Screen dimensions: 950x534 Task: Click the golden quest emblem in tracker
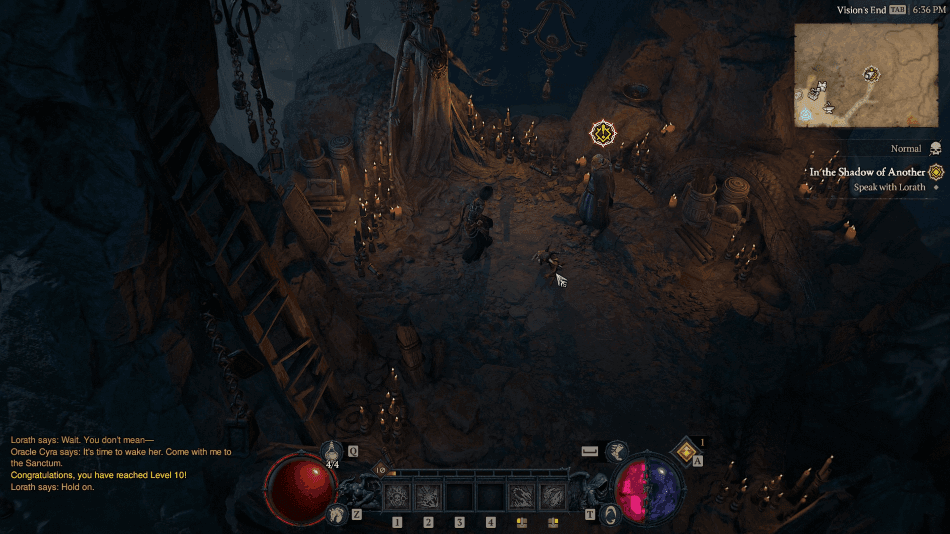(936, 172)
